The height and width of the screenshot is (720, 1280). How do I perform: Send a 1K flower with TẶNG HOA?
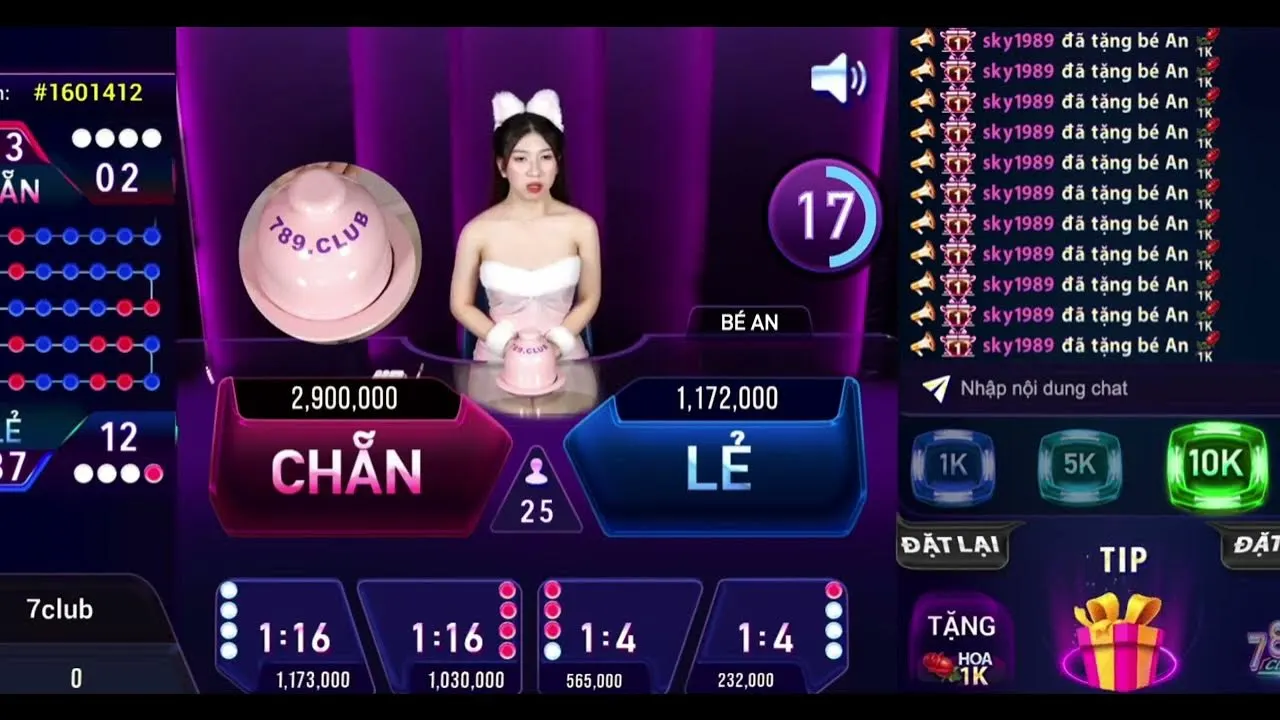point(960,644)
